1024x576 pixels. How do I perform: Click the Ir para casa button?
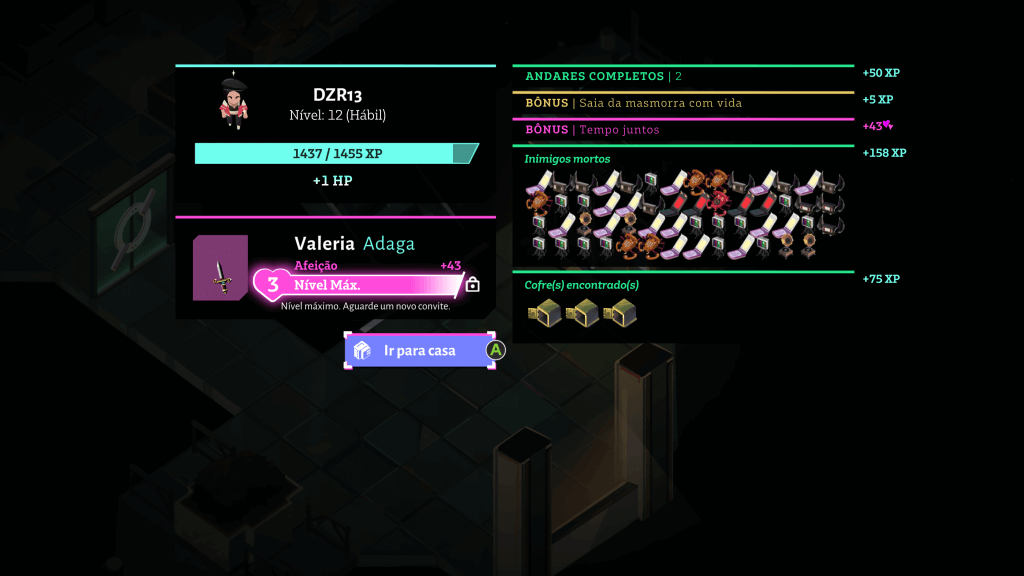click(419, 351)
